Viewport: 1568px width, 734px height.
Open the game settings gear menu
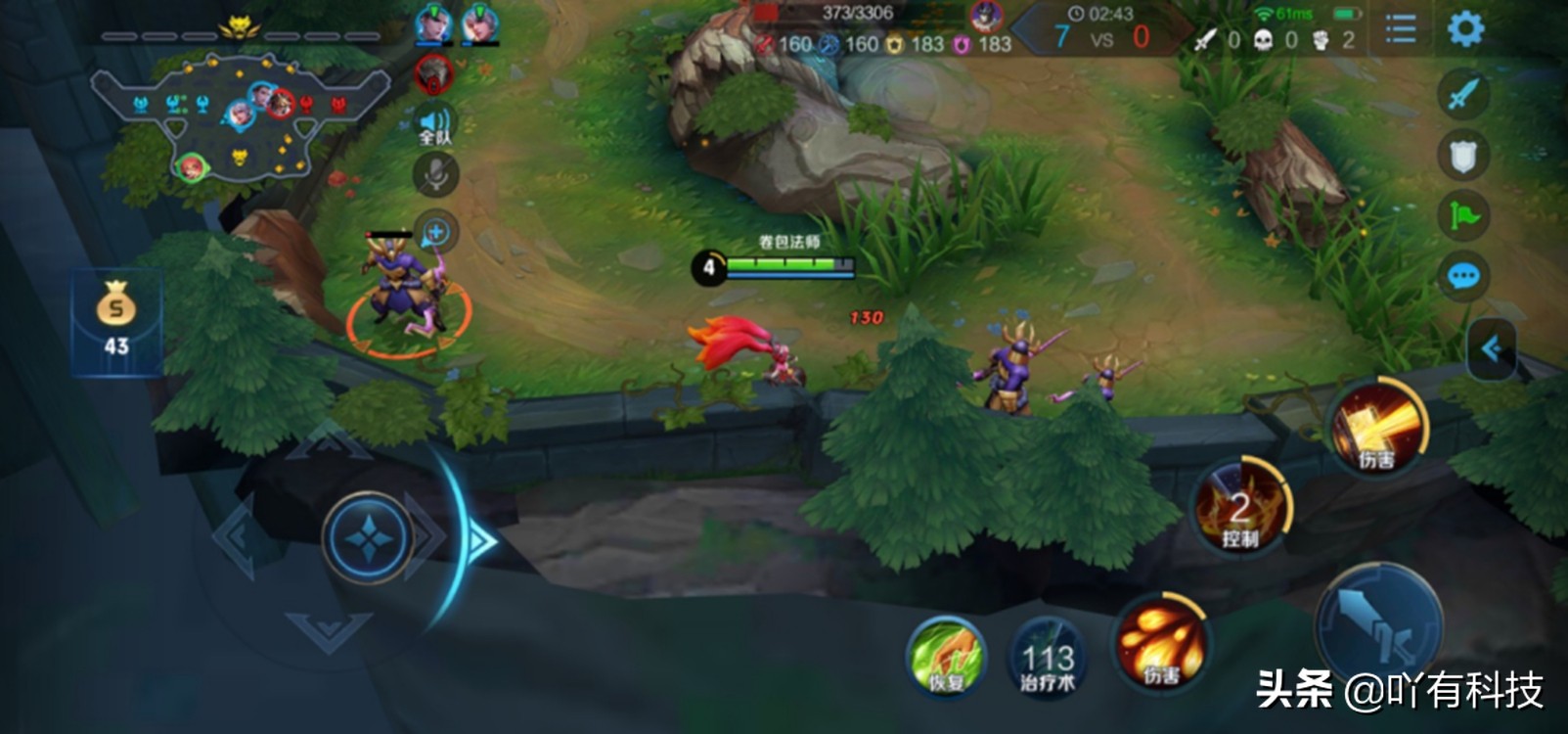1463,28
